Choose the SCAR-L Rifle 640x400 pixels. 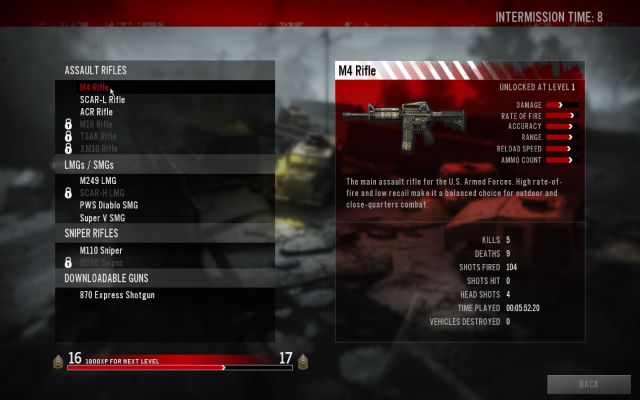click(102, 100)
